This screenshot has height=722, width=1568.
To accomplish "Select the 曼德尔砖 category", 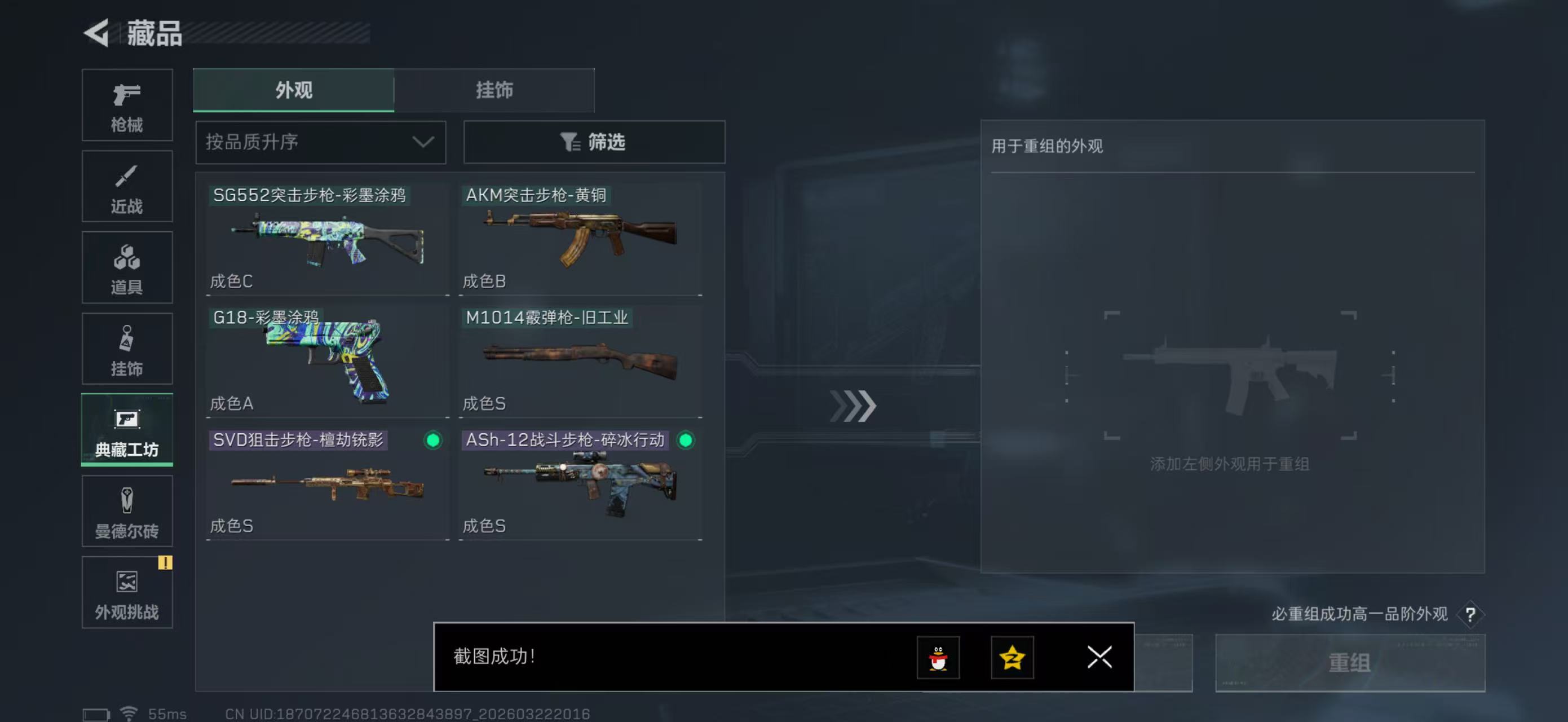I will pos(127,512).
